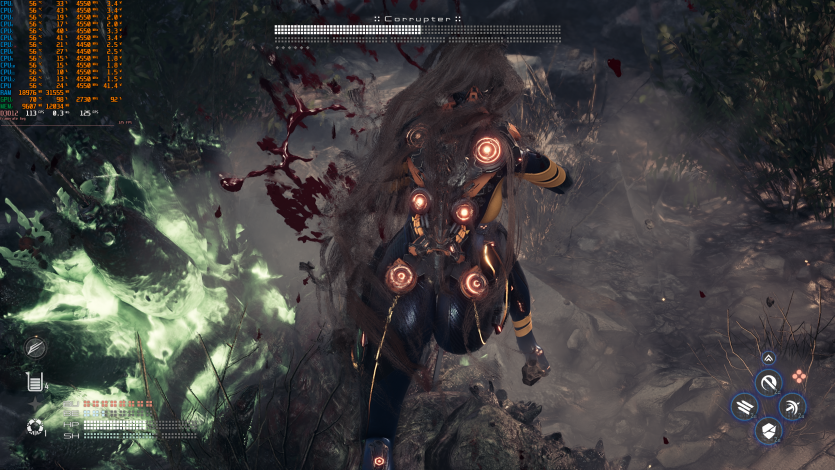Select the four-point star icon

34,405
